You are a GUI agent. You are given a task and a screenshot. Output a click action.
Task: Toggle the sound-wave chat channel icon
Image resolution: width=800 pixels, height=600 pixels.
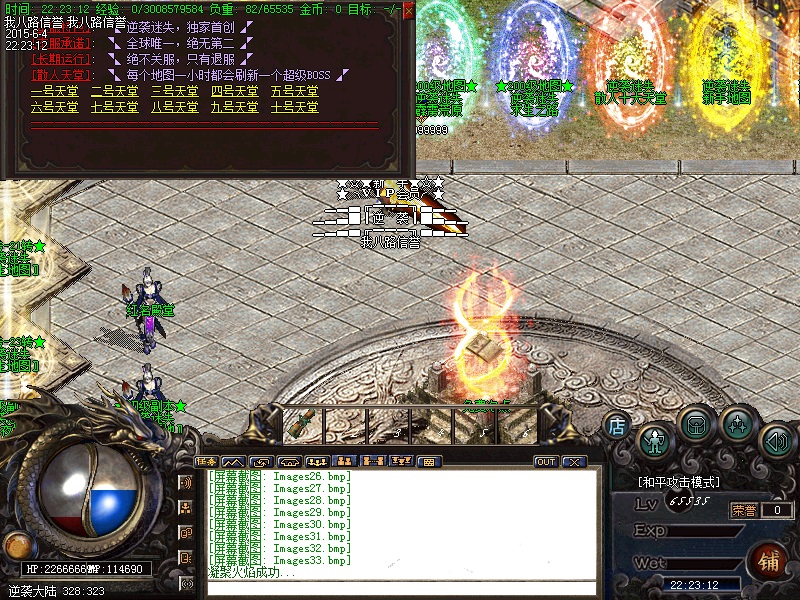pyautogui.click(x=185, y=482)
